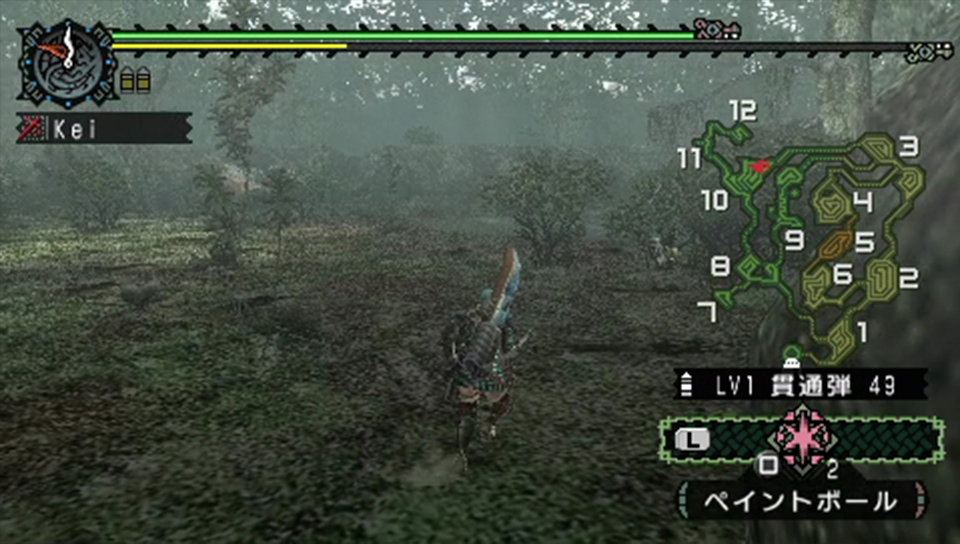Choose area 7 on the minimap
Viewport: 960px width, 544px height.
pos(707,313)
